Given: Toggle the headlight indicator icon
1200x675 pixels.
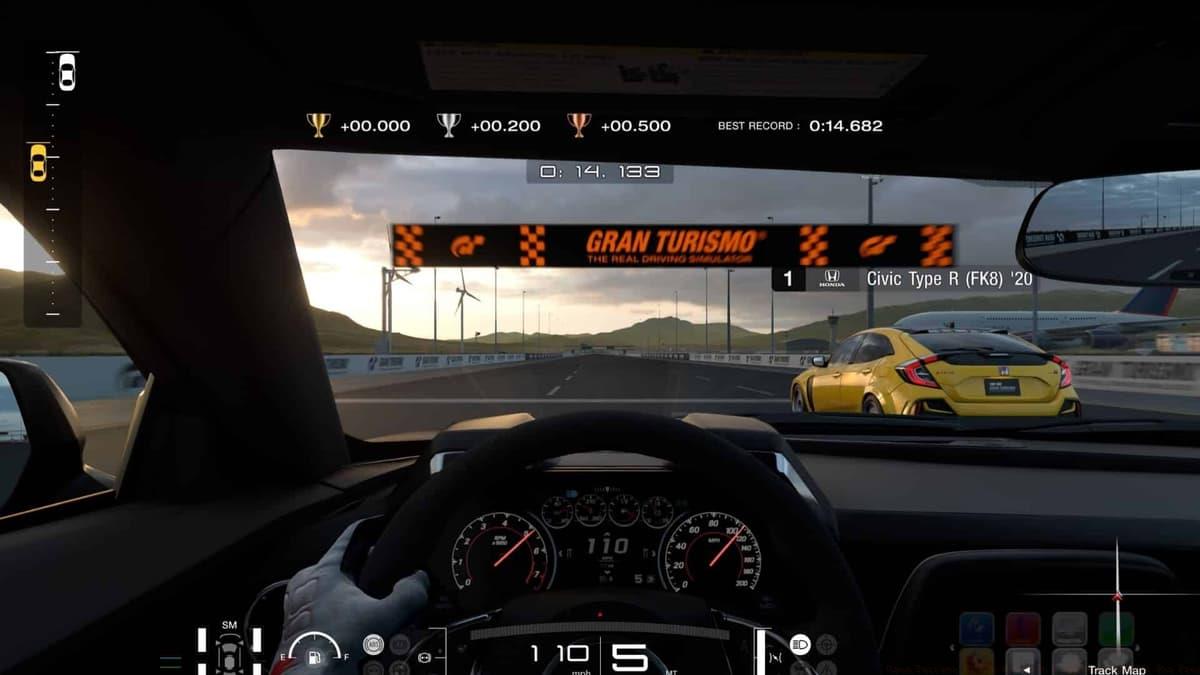Looking at the screenshot, I should pos(800,644).
